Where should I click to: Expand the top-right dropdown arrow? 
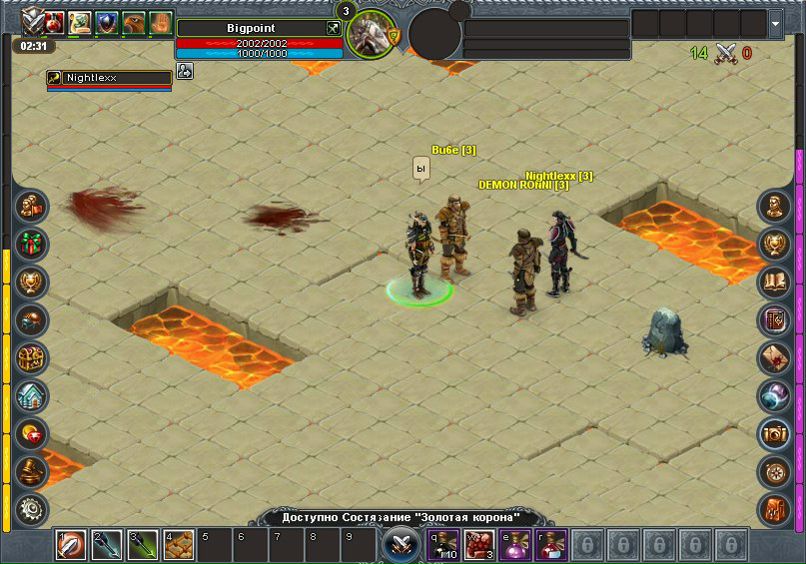(777, 23)
